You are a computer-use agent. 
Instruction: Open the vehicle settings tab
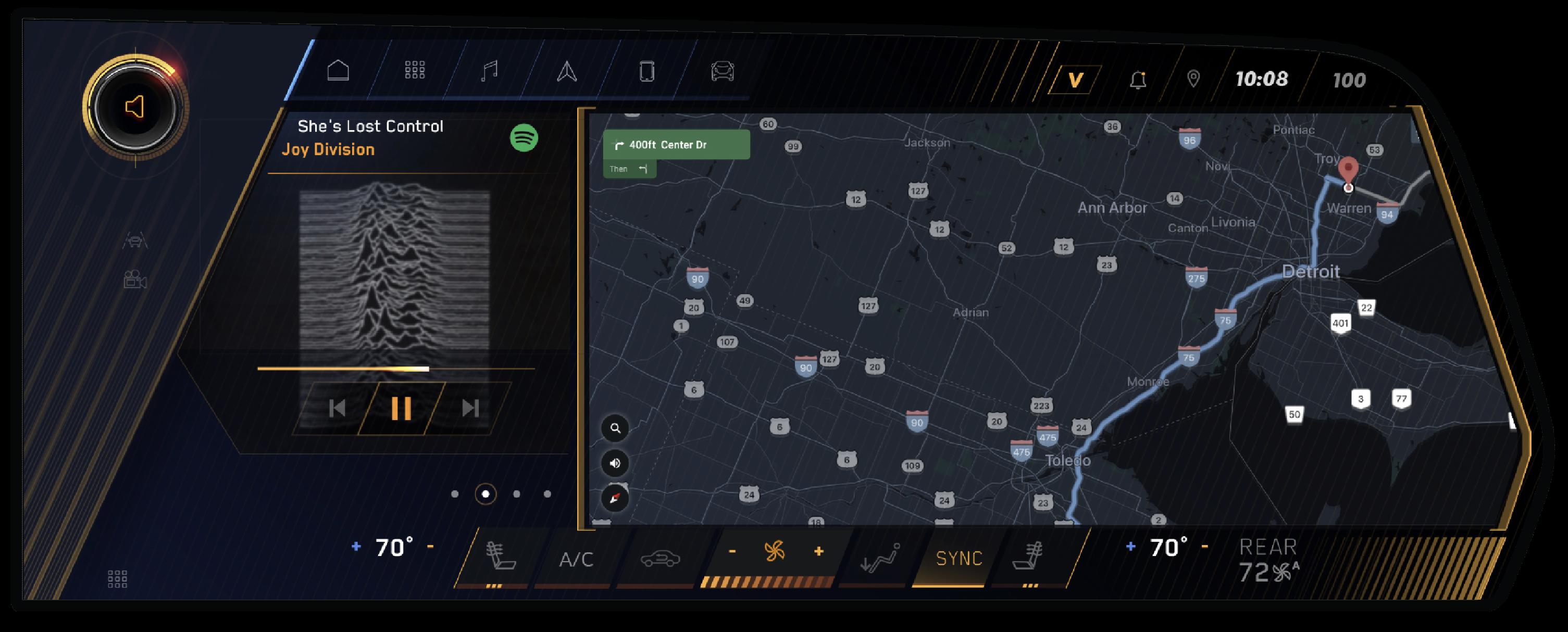coord(723,71)
